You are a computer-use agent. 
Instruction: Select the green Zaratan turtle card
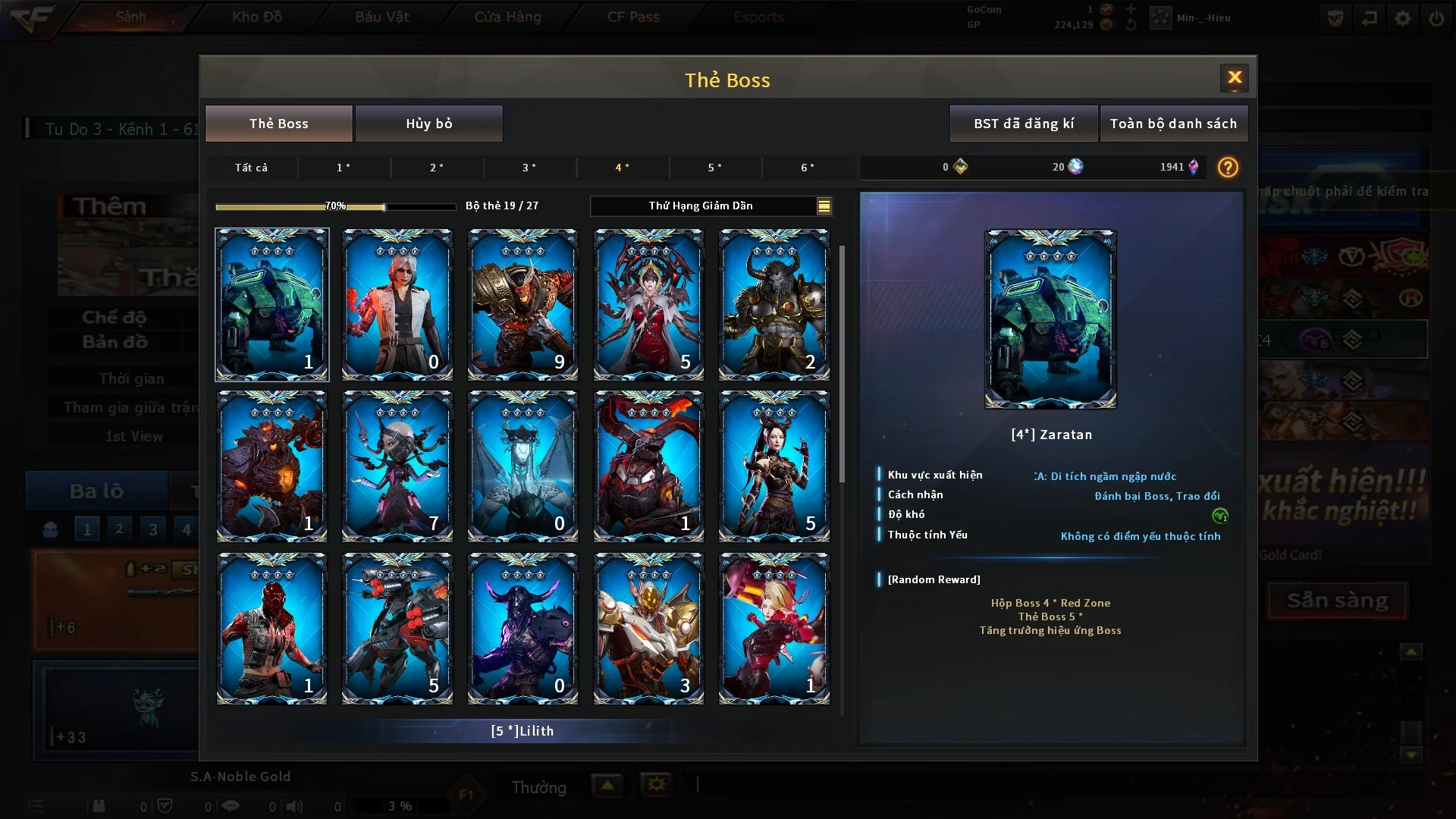coord(271,304)
